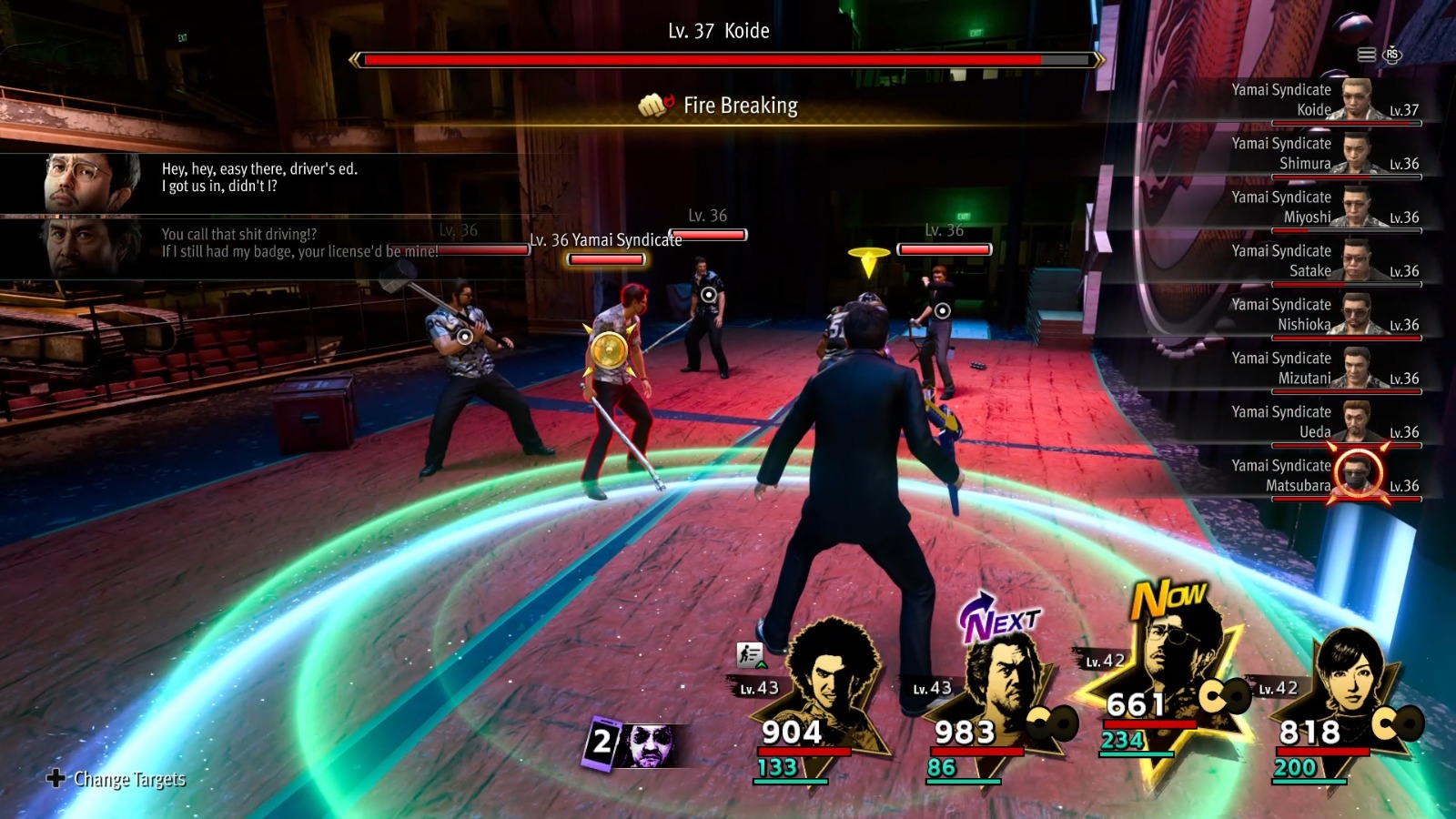This screenshot has width=1456, height=819.
Task: Open the purple summon card showing 2
Action: (631, 744)
